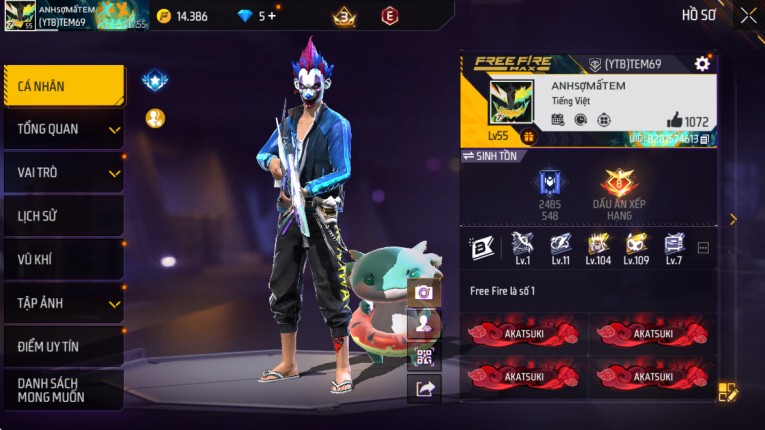This screenshot has height=430, width=765.
Task: Copy the player UID
Action: [x=705, y=139]
